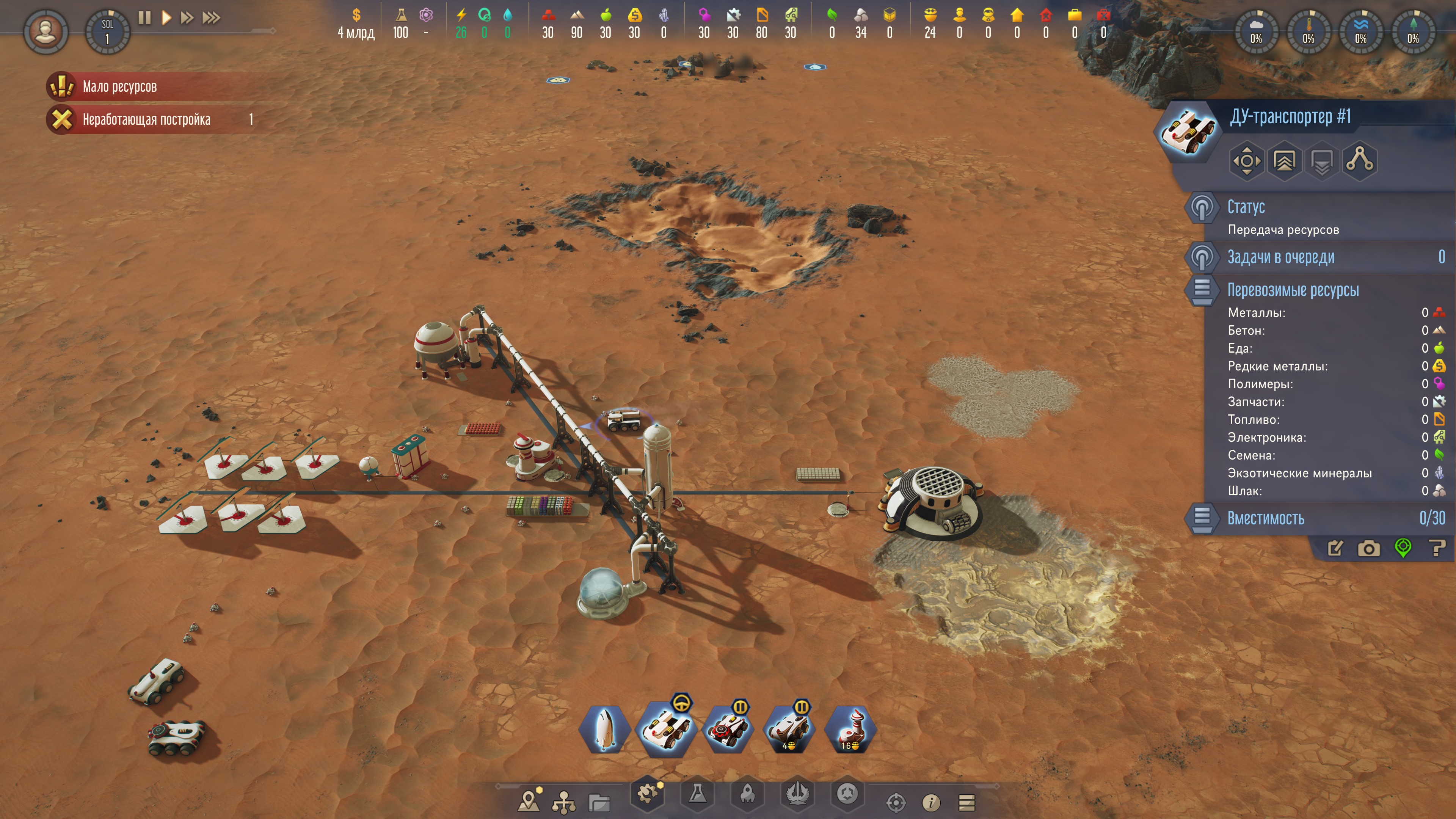Open the colony info "i" button
Screen dimensions: 1456x819
point(931,802)
